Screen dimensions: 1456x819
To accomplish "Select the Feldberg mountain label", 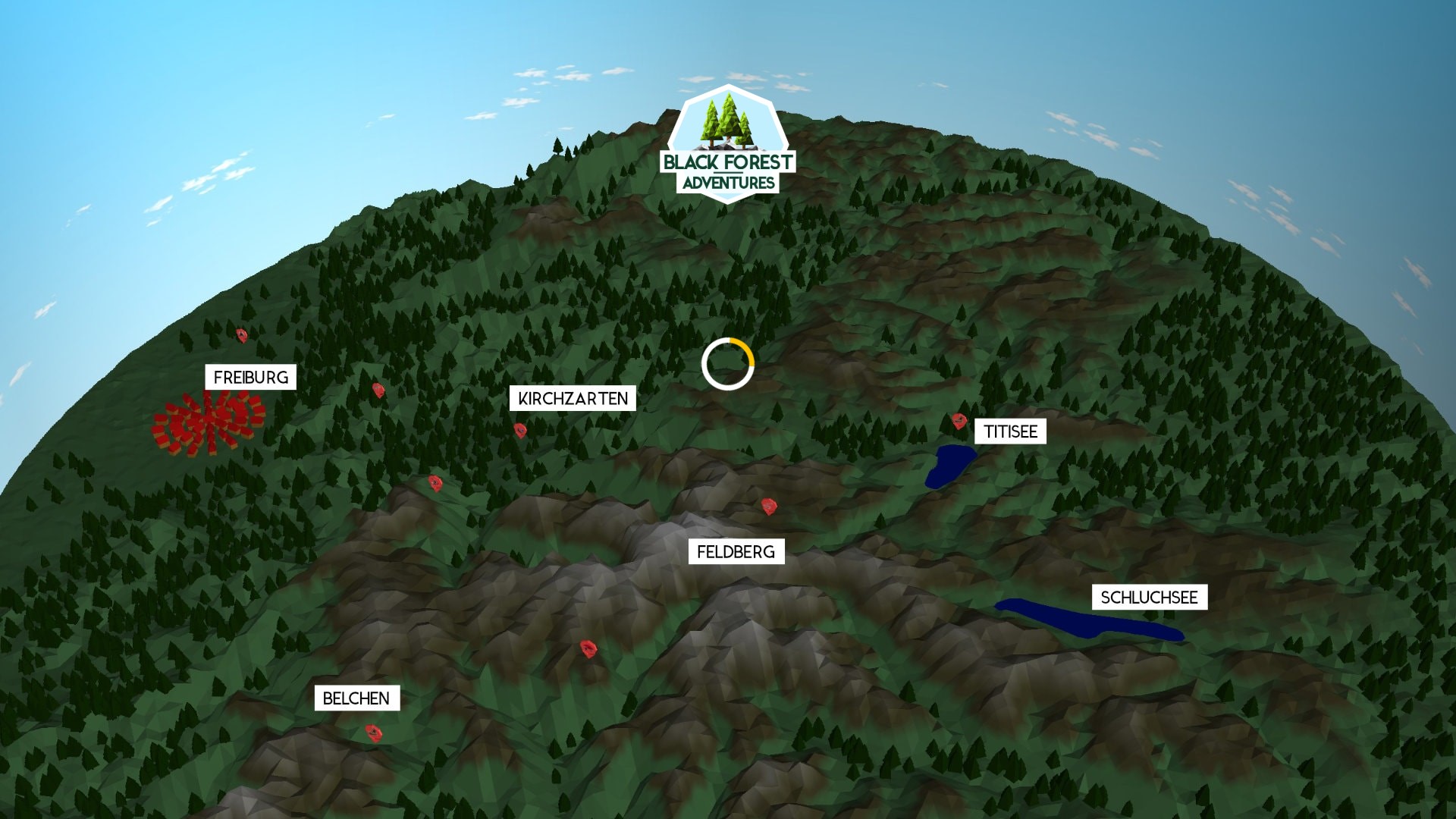I will [736, 552].
